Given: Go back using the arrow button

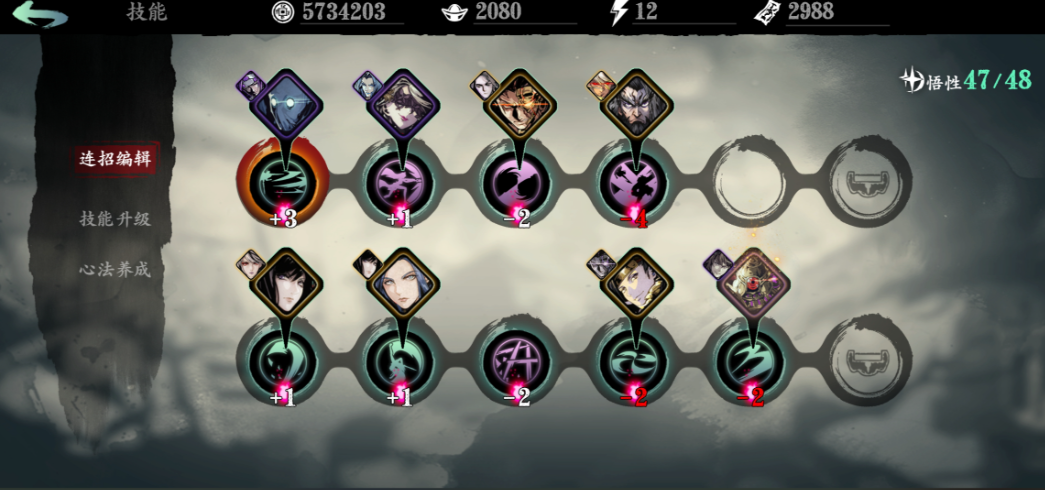Looking at the screenshot, I should tap(40, 15).
